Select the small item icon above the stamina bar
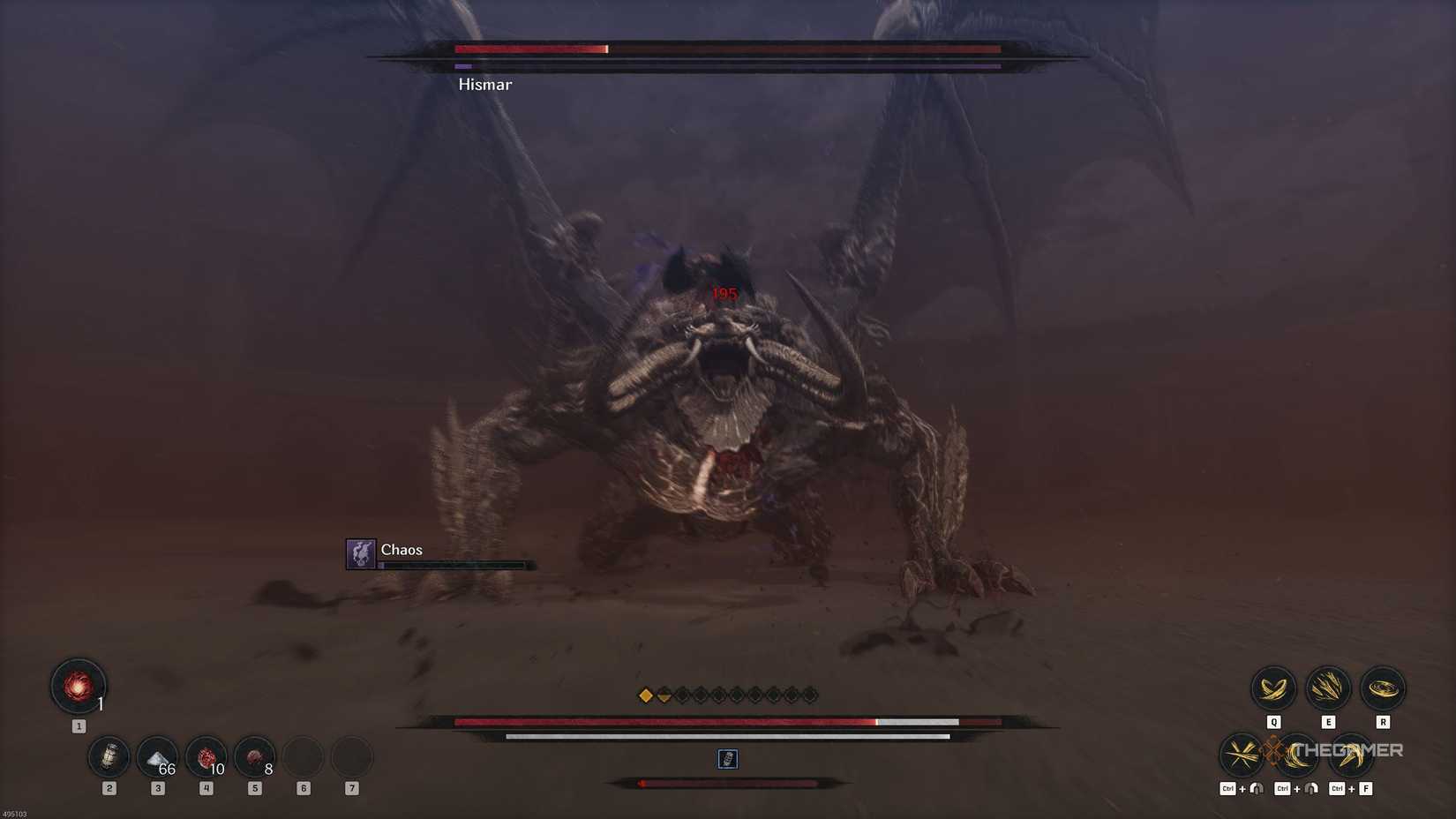The height and width of the screenshot is (819, 1456). (x=727, y=759)
